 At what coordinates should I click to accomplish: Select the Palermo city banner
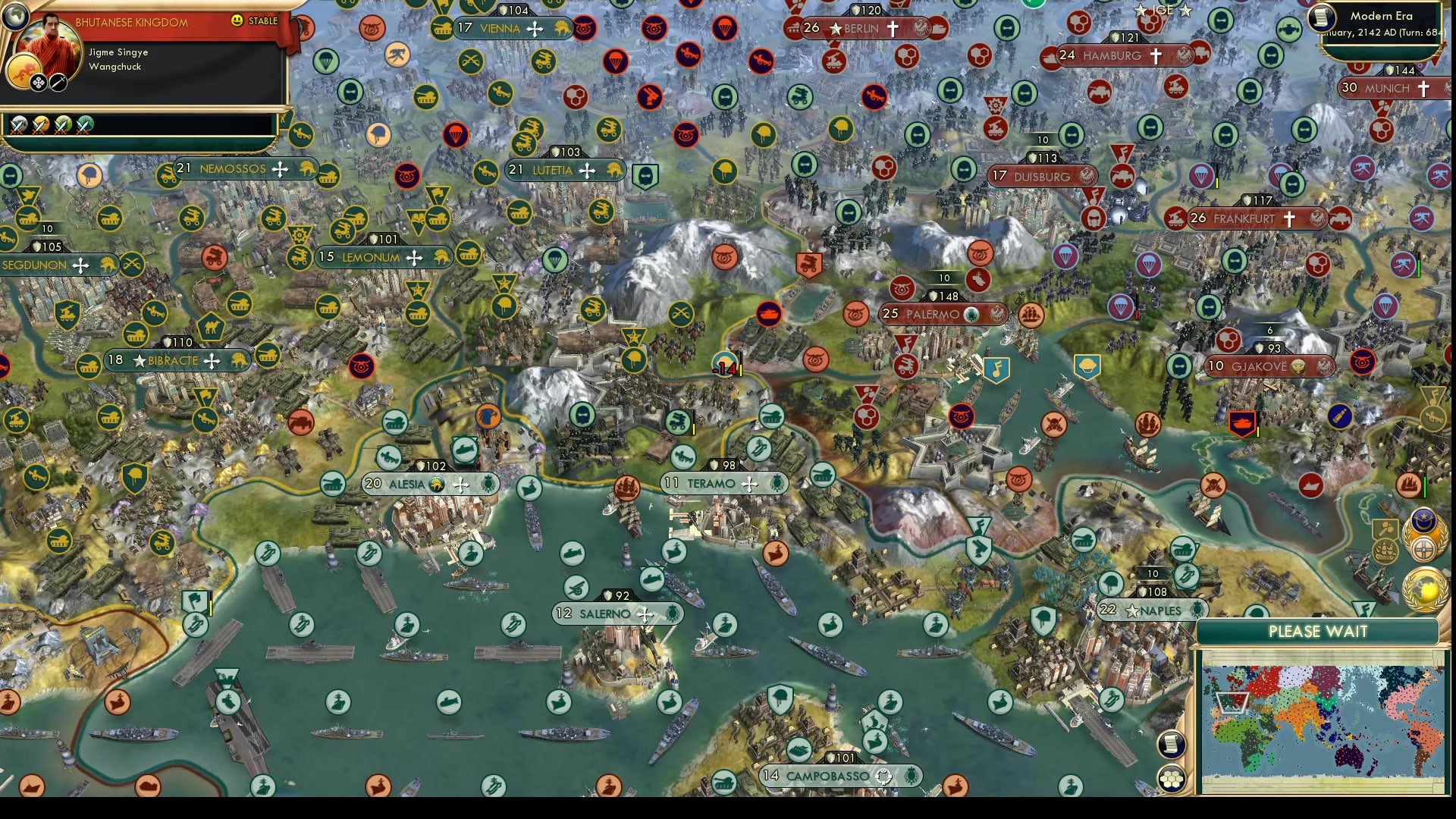[x=942, y=312]
